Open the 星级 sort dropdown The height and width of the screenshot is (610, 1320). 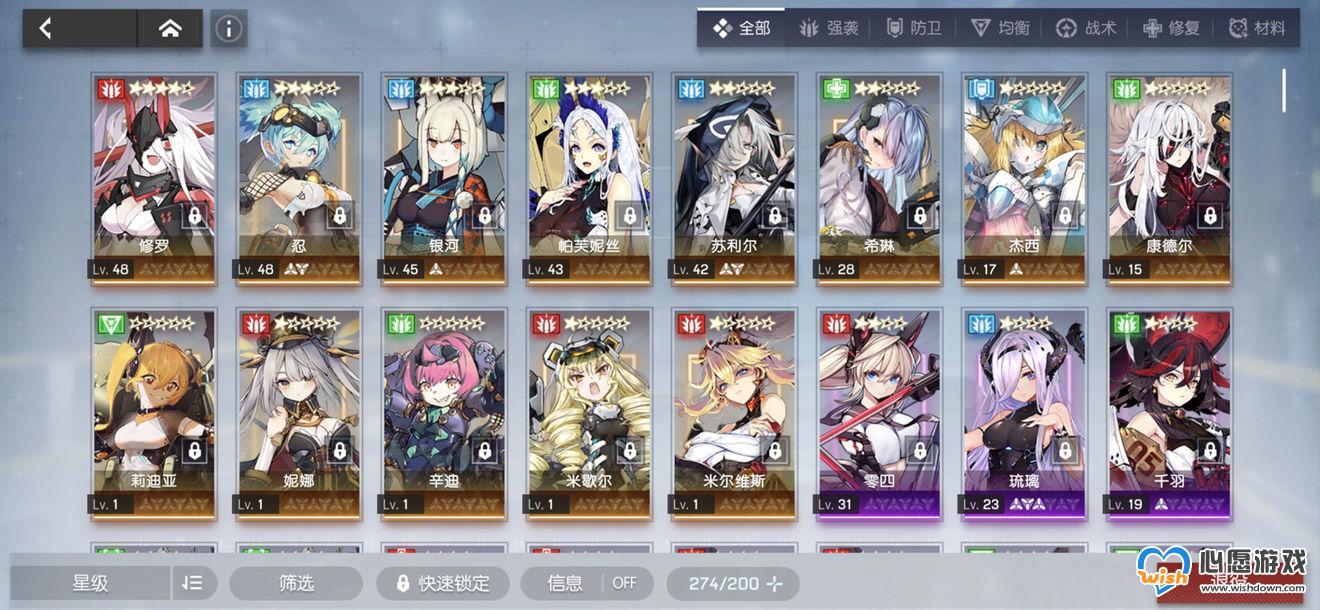pos(92,583)
